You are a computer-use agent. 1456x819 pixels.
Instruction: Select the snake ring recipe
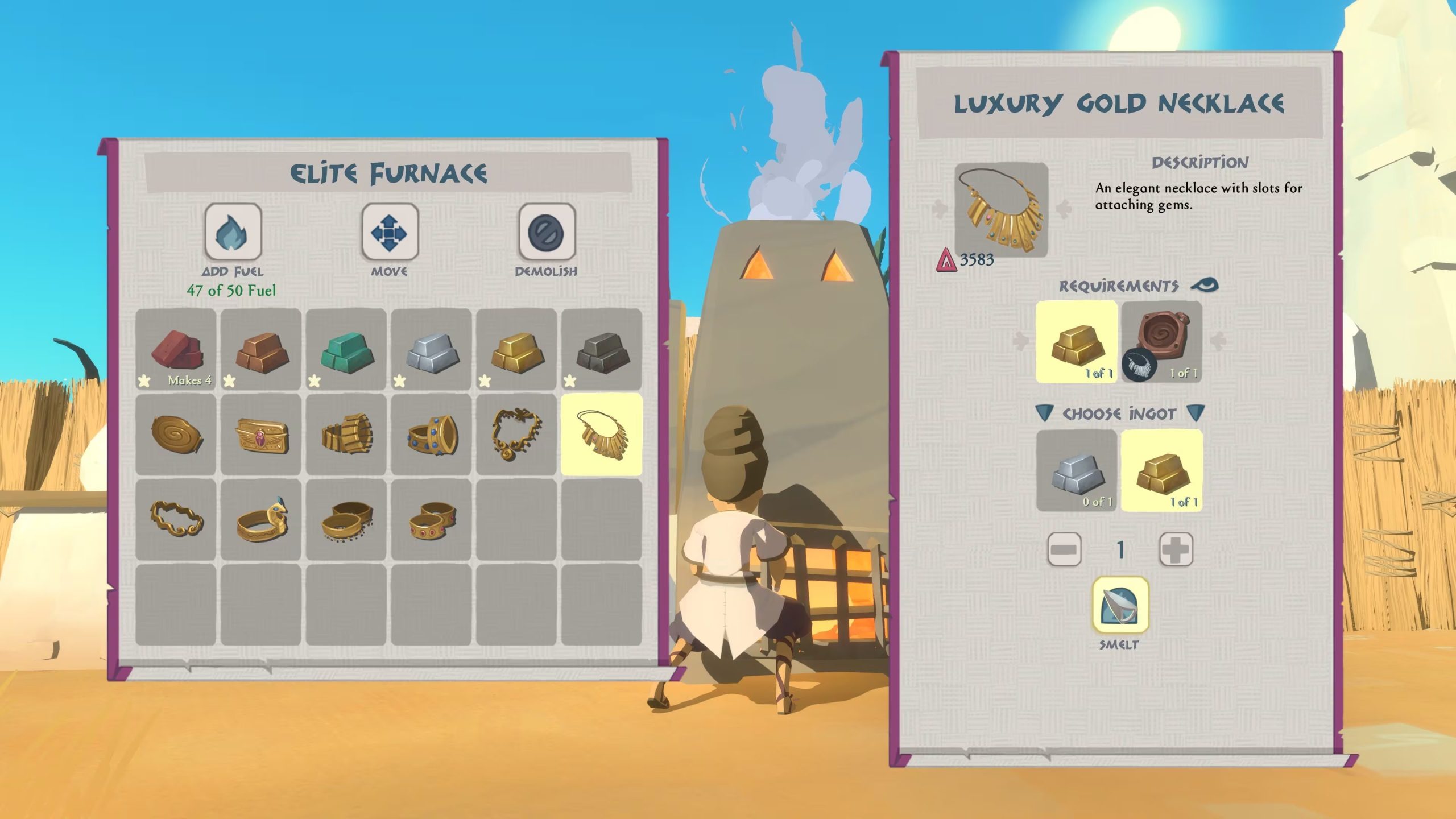pos(262,518)
